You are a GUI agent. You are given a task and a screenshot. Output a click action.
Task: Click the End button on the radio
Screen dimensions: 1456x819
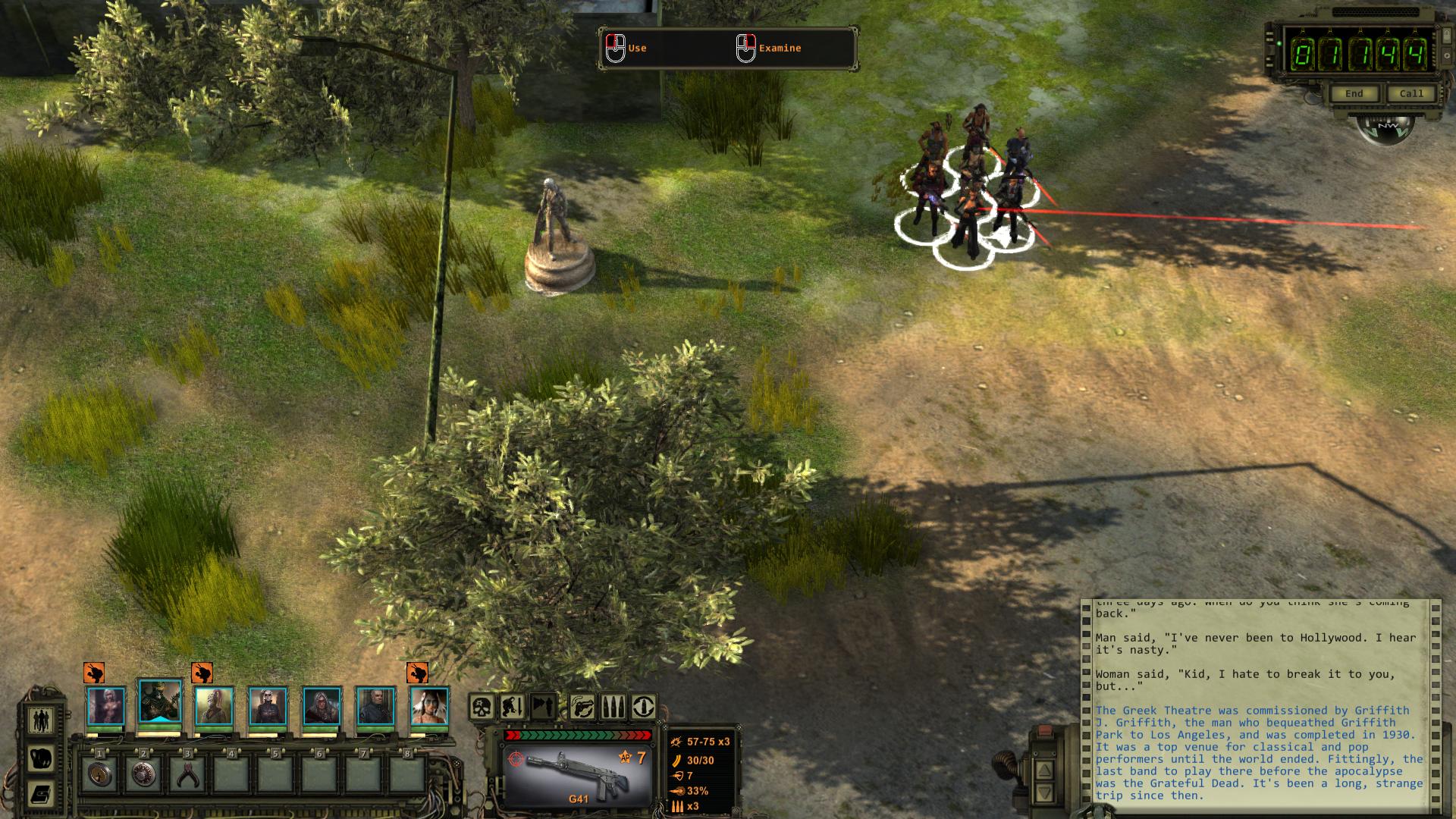click(1354, 94)
